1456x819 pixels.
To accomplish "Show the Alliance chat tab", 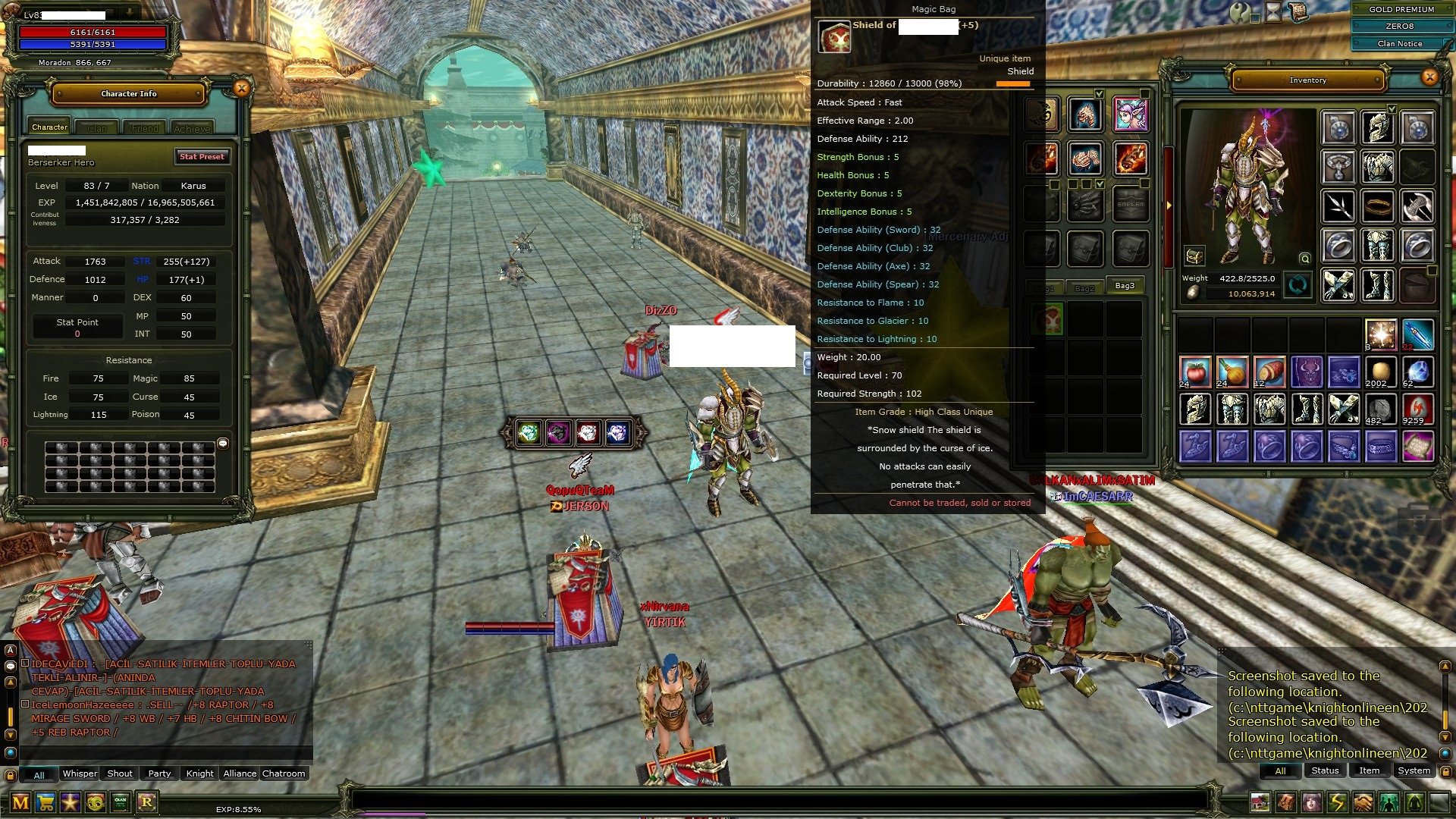I will pyautogui.click(x=240, y=773).
